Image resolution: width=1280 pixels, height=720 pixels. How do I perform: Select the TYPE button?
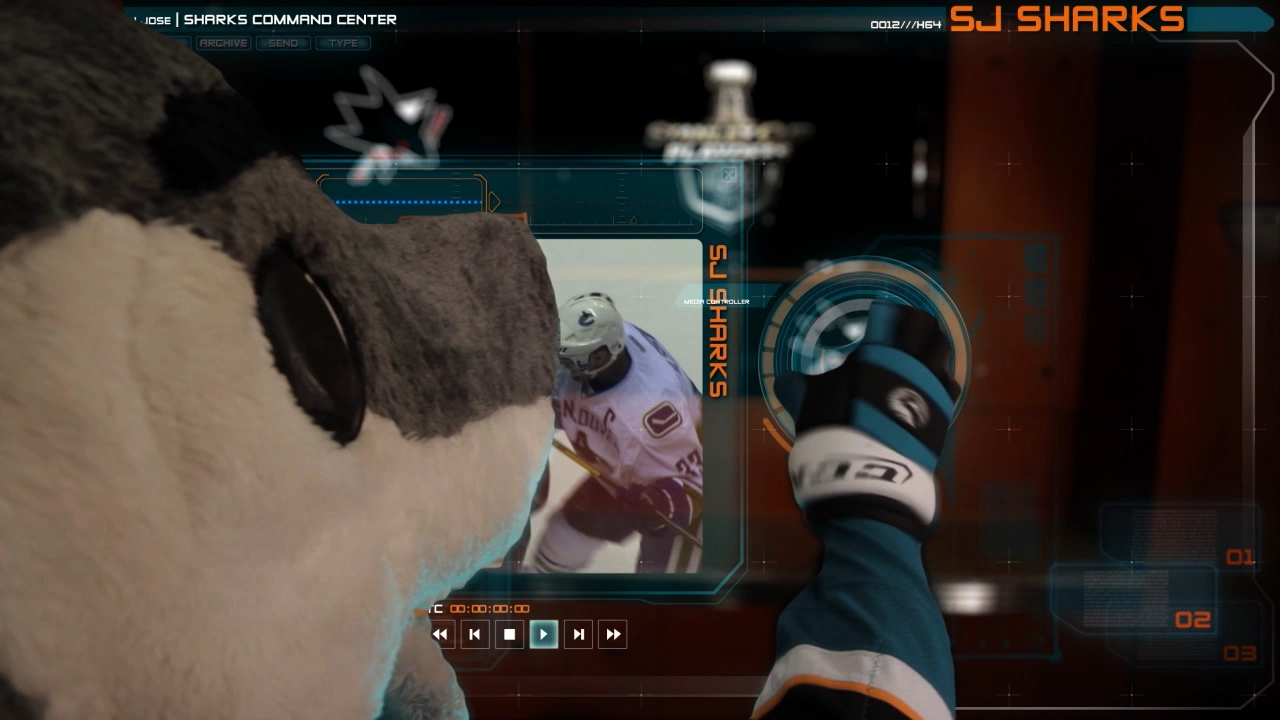point(343,43)
